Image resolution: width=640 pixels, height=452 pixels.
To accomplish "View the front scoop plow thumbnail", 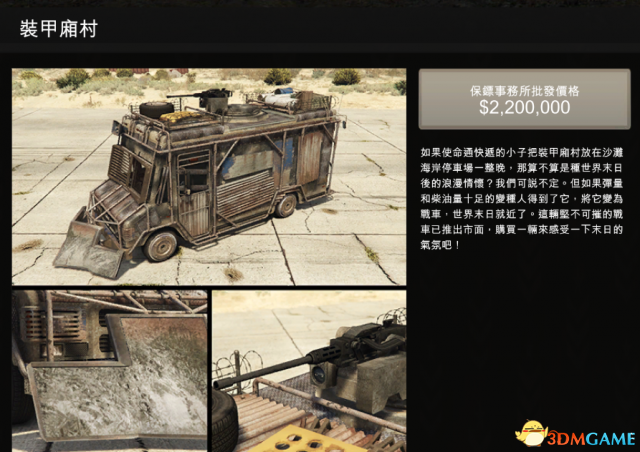I will (110, 370).
